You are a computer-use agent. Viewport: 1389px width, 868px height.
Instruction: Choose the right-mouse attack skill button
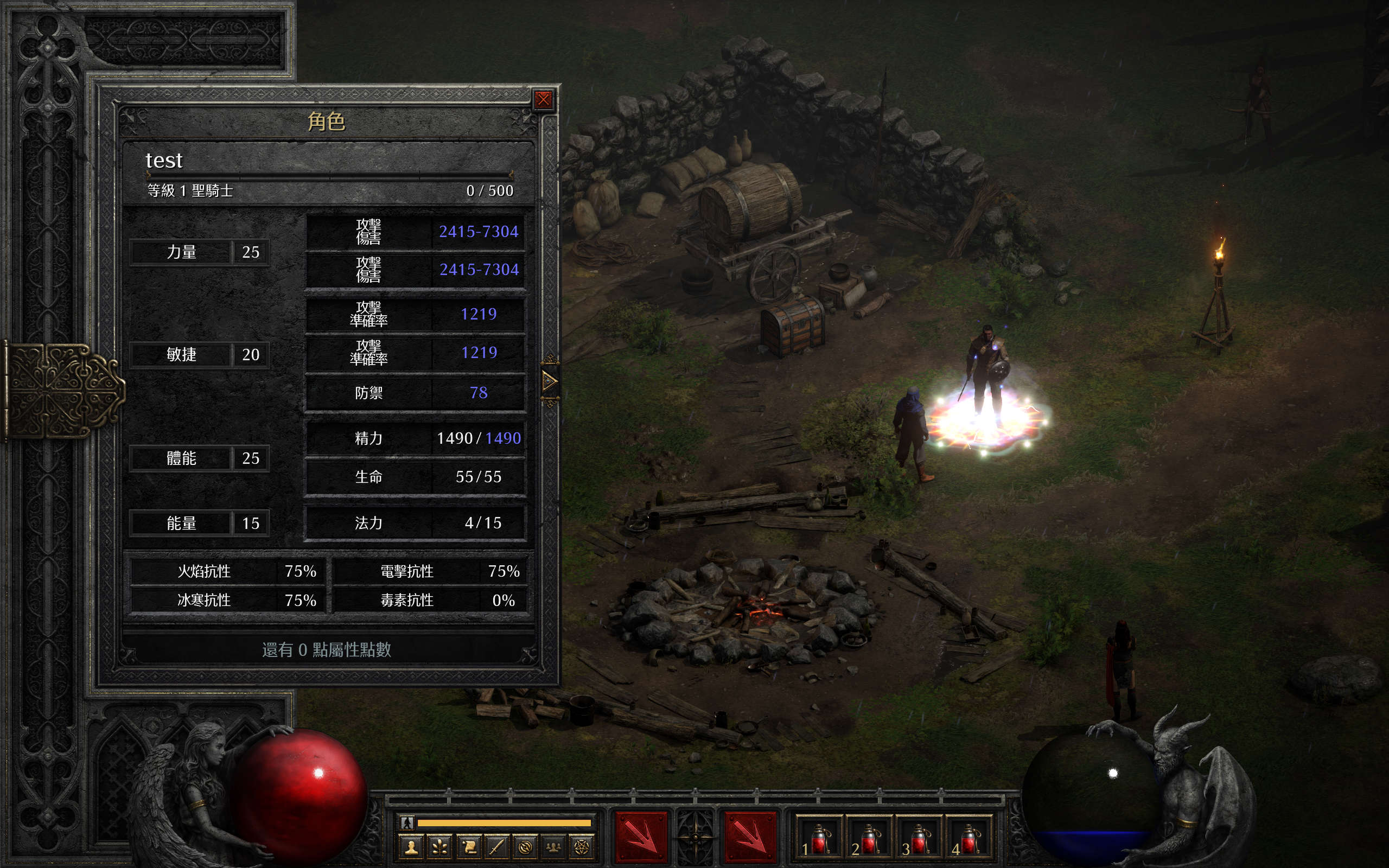point(750,838)
